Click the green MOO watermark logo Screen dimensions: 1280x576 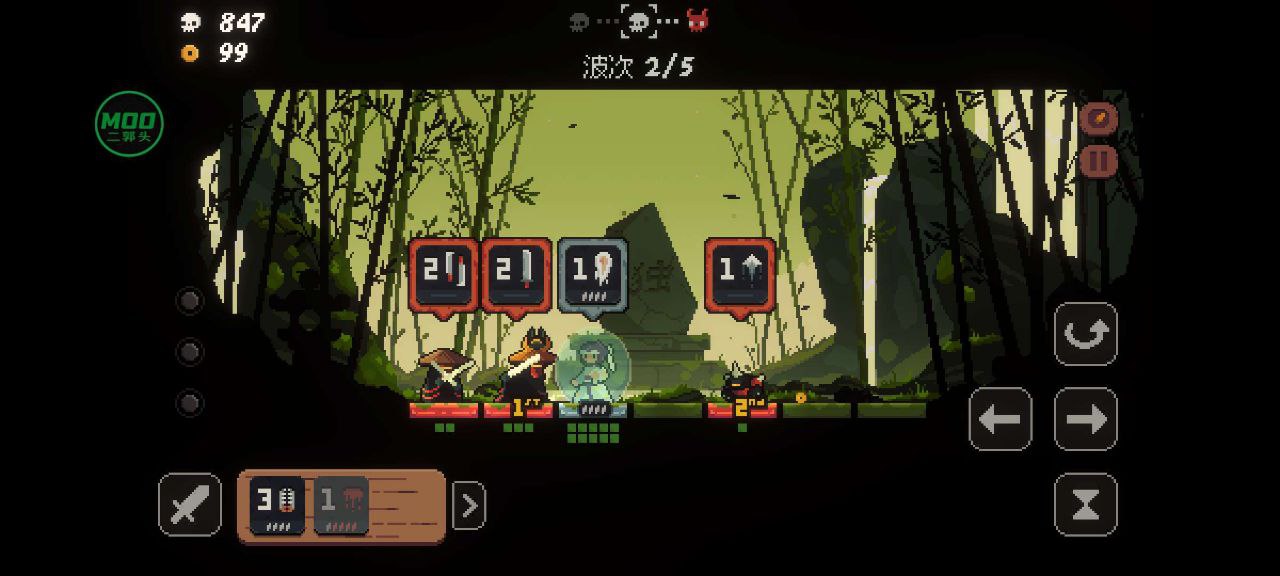click(129, 124)
